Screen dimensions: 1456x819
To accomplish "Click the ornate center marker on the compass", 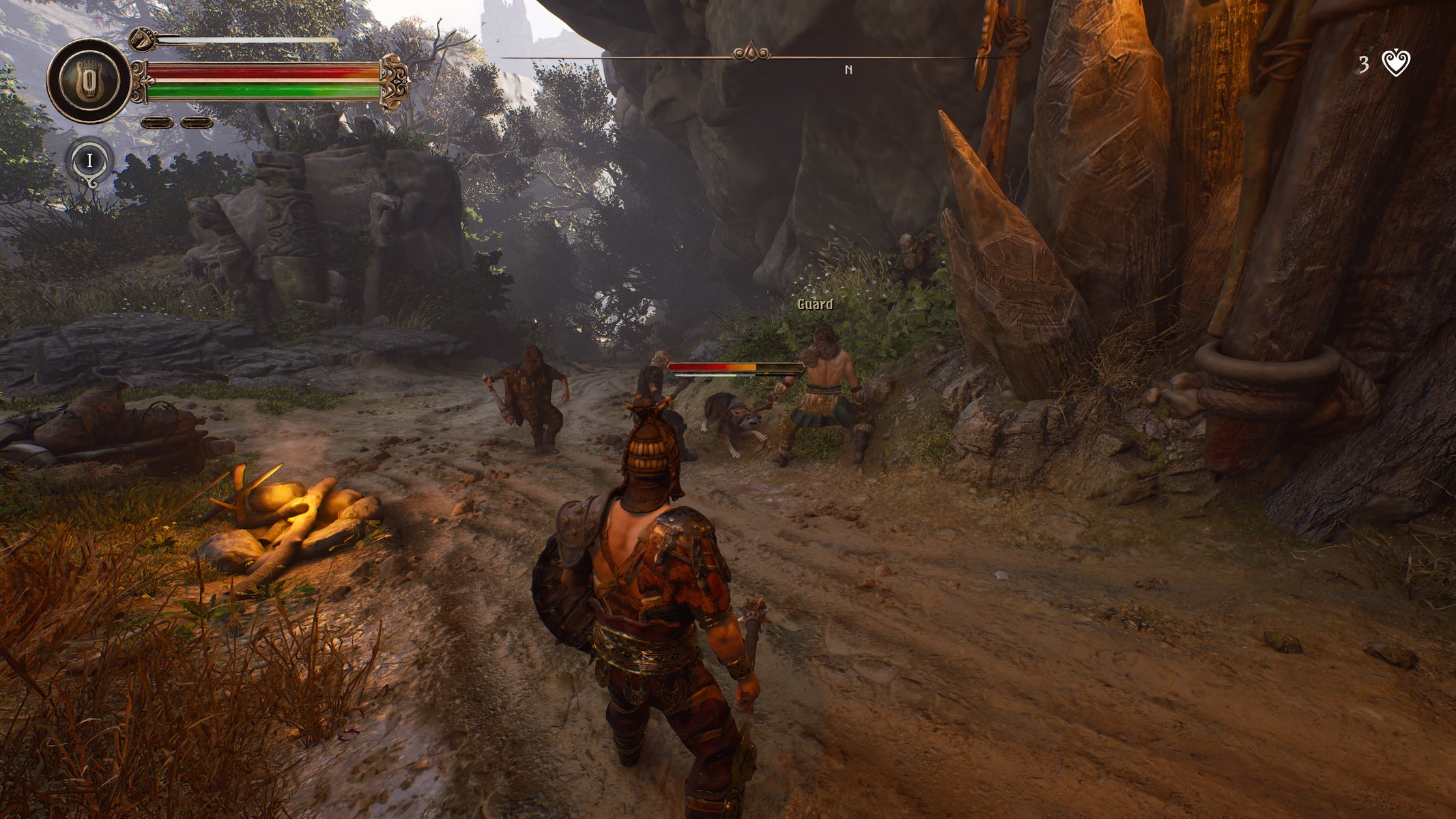I will tap(751, 53).
